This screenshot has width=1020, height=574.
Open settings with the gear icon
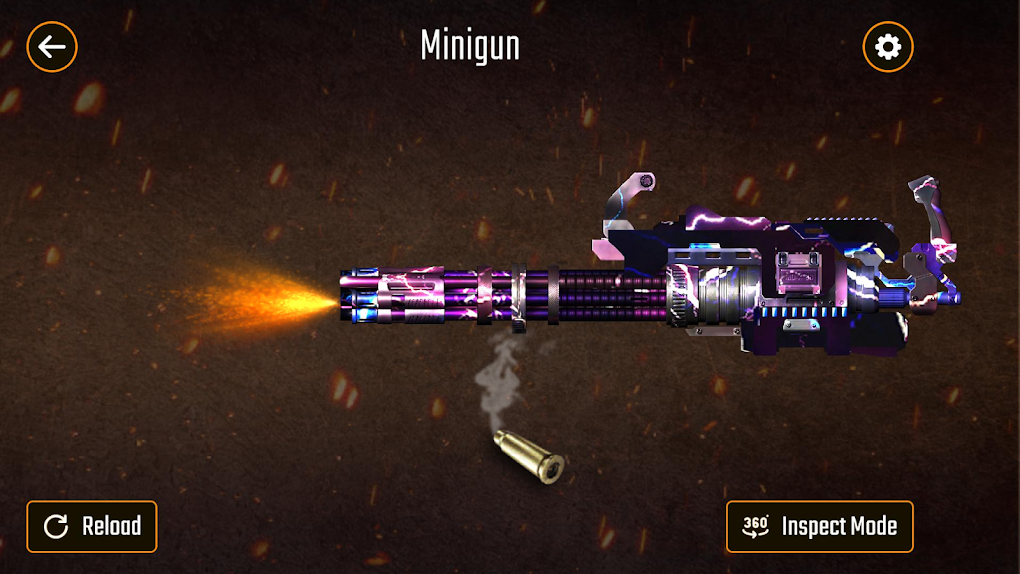887,46
